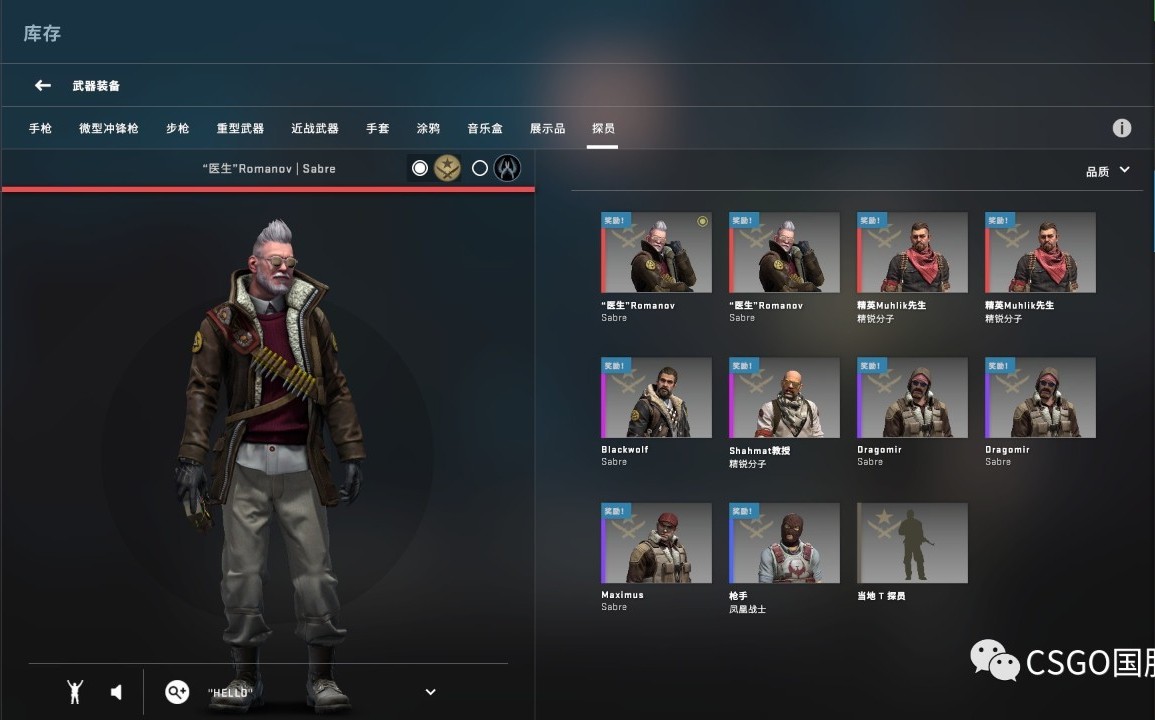The image size is (1155, 720).
Task: Select the 步枪 tab
Action: (x=178, y=129)
